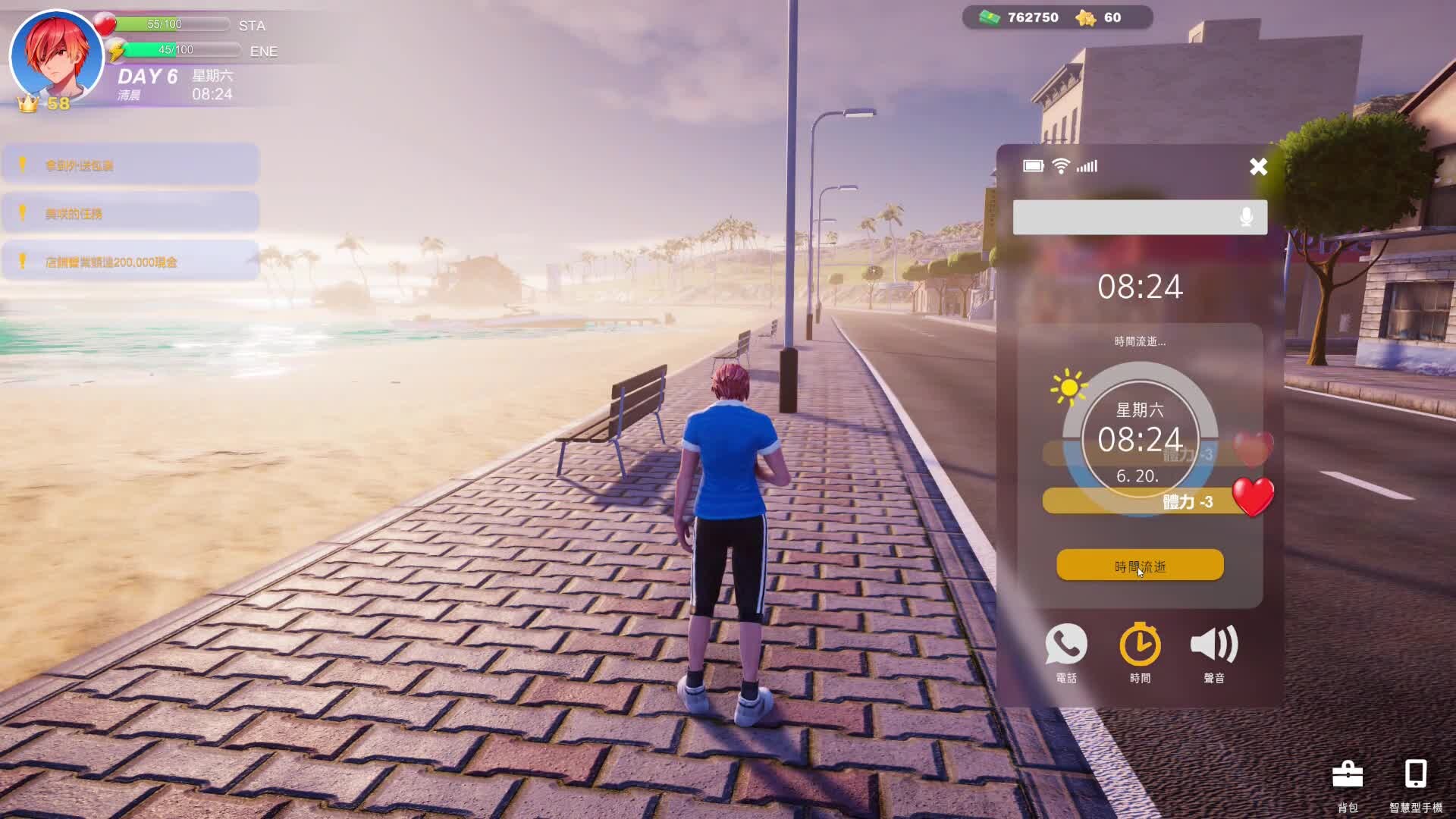Select the 時間 clock app

1140,652
